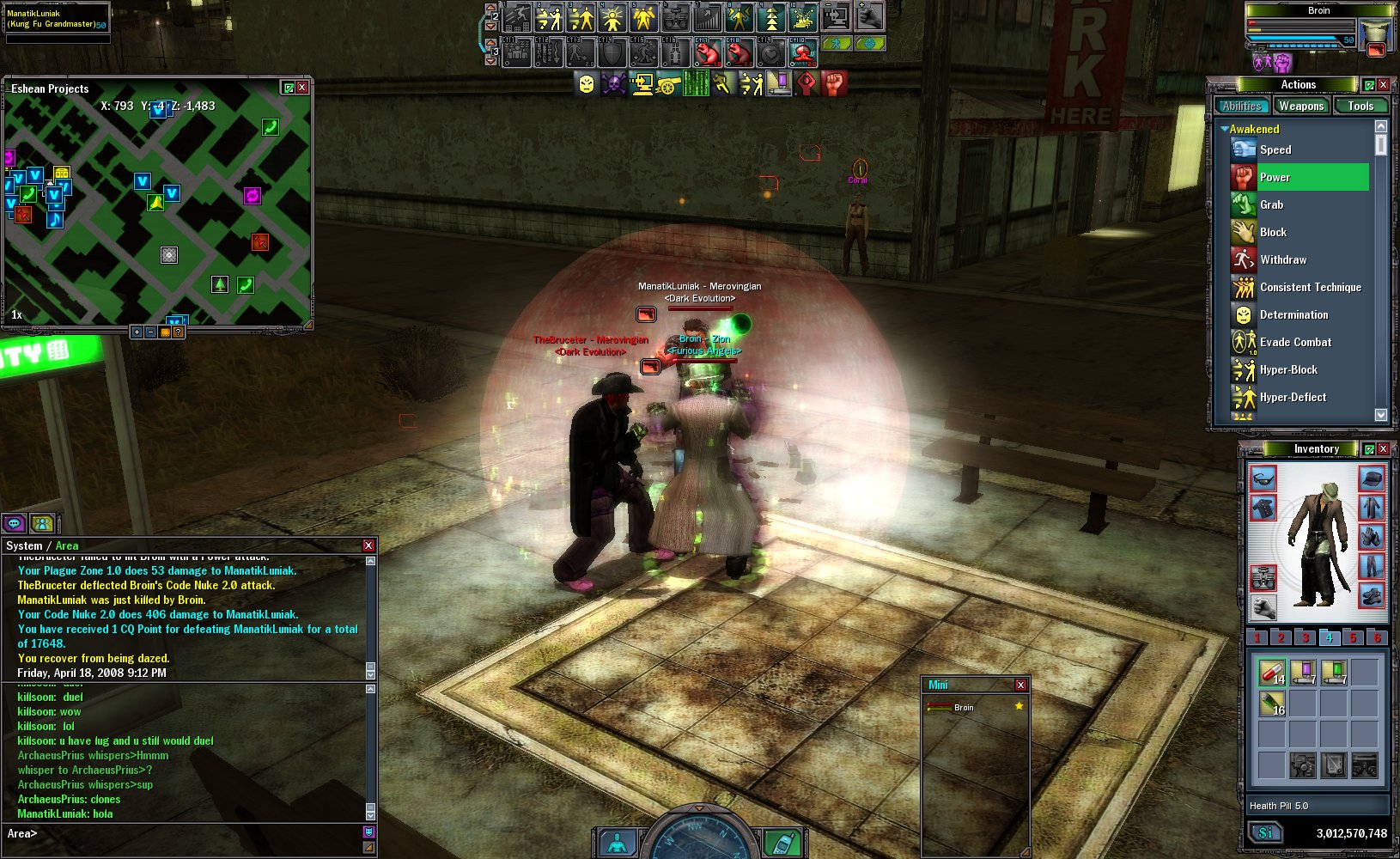Close the Eshean Projects map window
The width and height of the screenshot is (1400, 859).
click(302, 88)
